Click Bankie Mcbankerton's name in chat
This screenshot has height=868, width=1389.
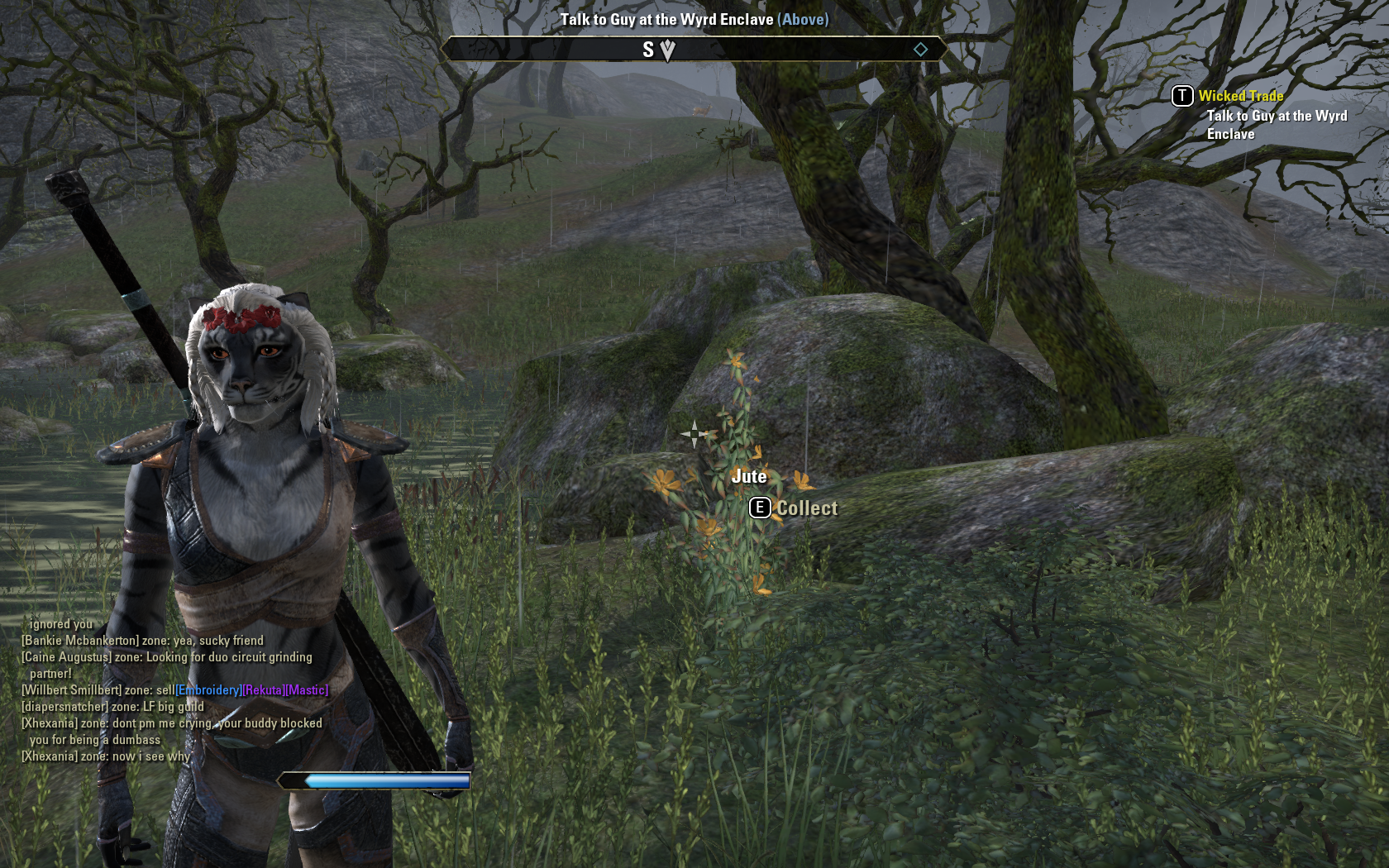pyautogui.click(x=79, y=641)
